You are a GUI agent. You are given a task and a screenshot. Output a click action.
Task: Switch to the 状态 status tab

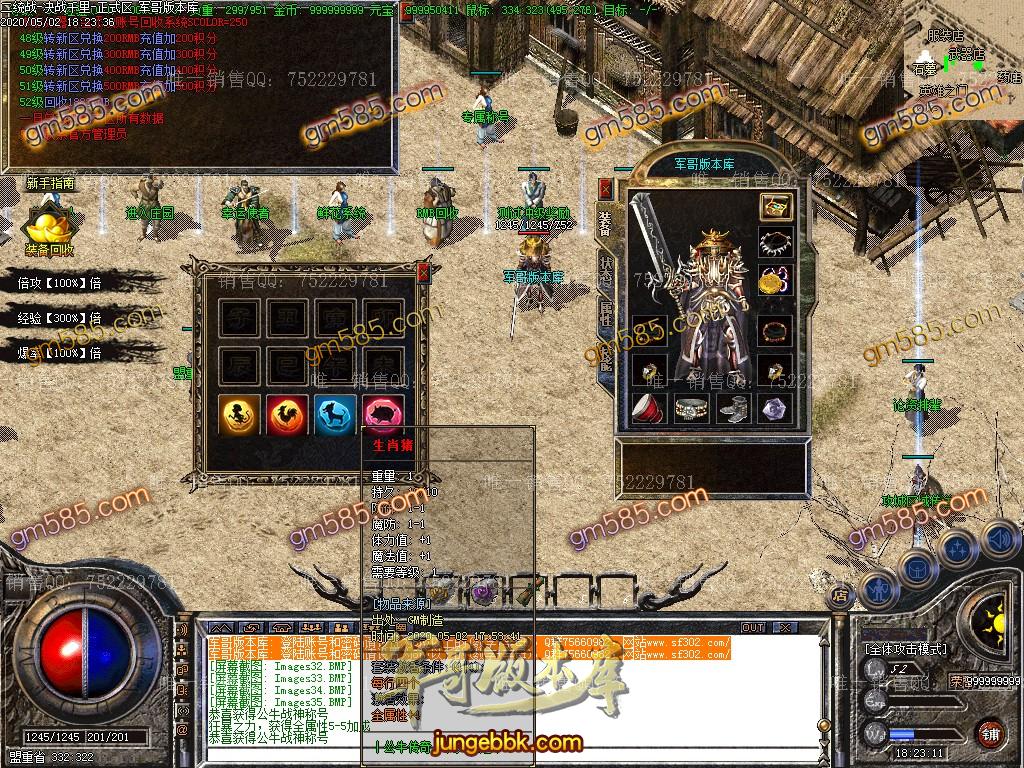click(606, 268)
